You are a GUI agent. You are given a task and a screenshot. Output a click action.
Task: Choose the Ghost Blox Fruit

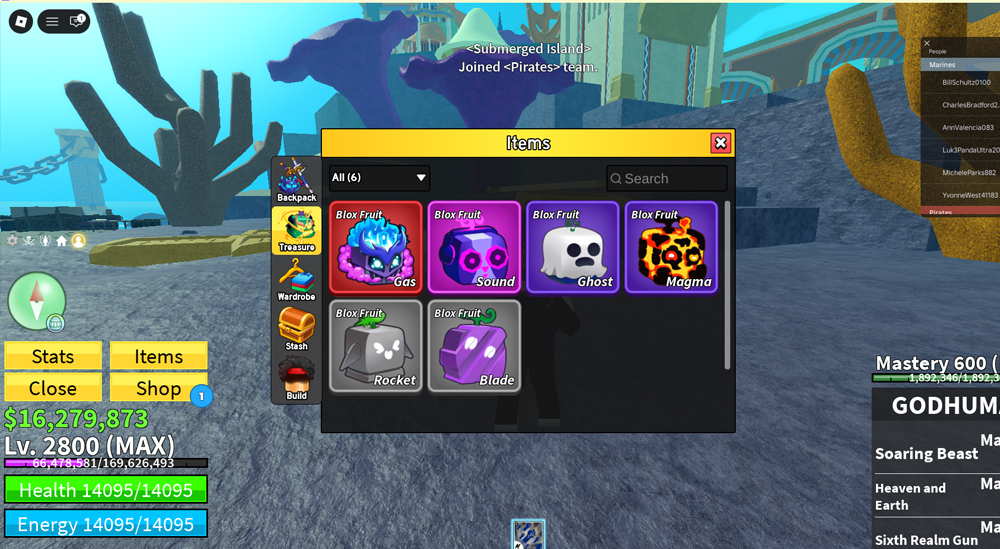click(572, 247)
